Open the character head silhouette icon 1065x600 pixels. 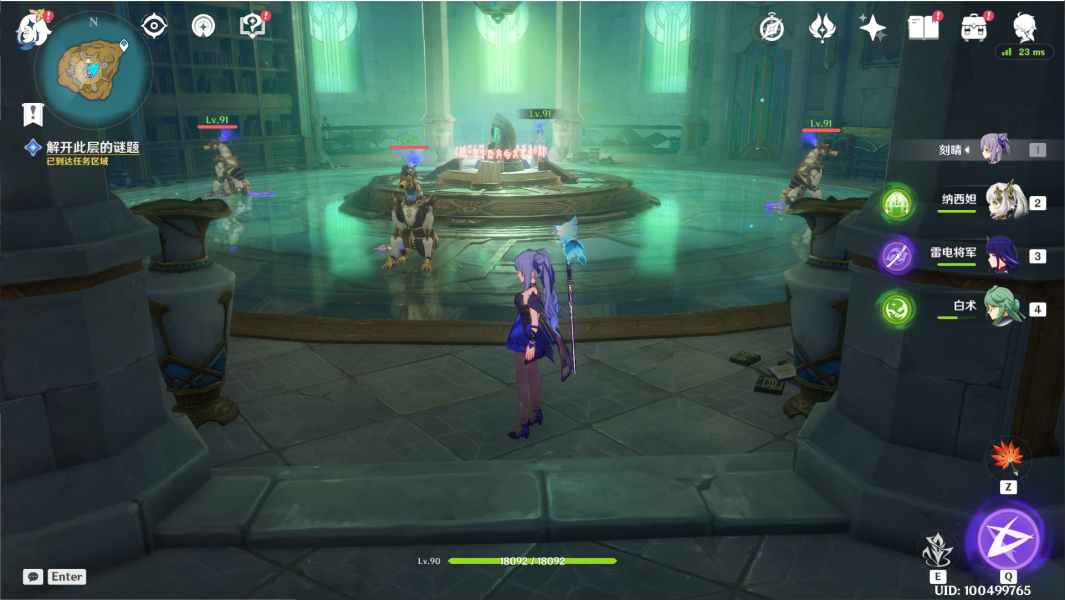[1024, 26]
